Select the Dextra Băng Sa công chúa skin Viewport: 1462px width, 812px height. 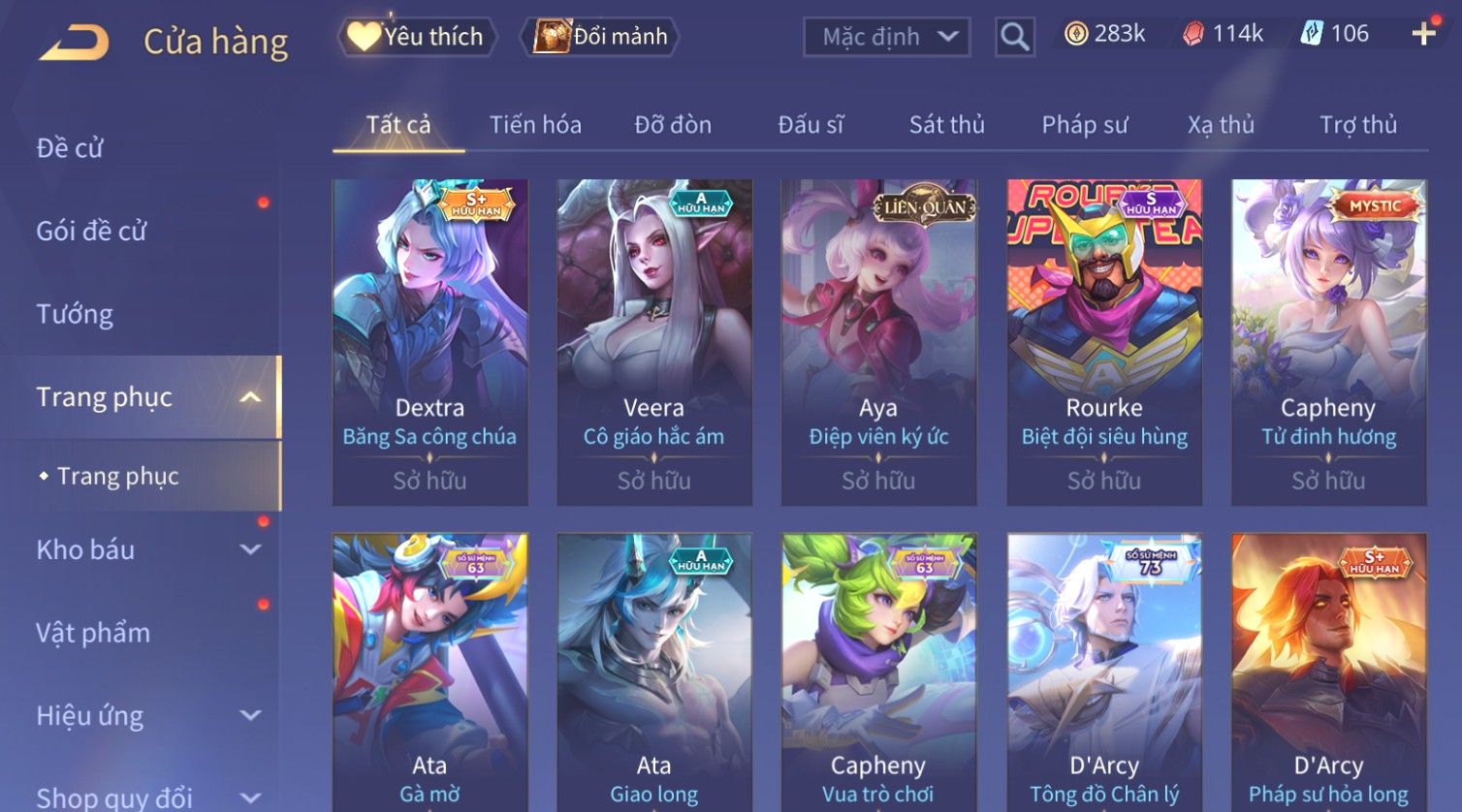click(x=429, y=341)
